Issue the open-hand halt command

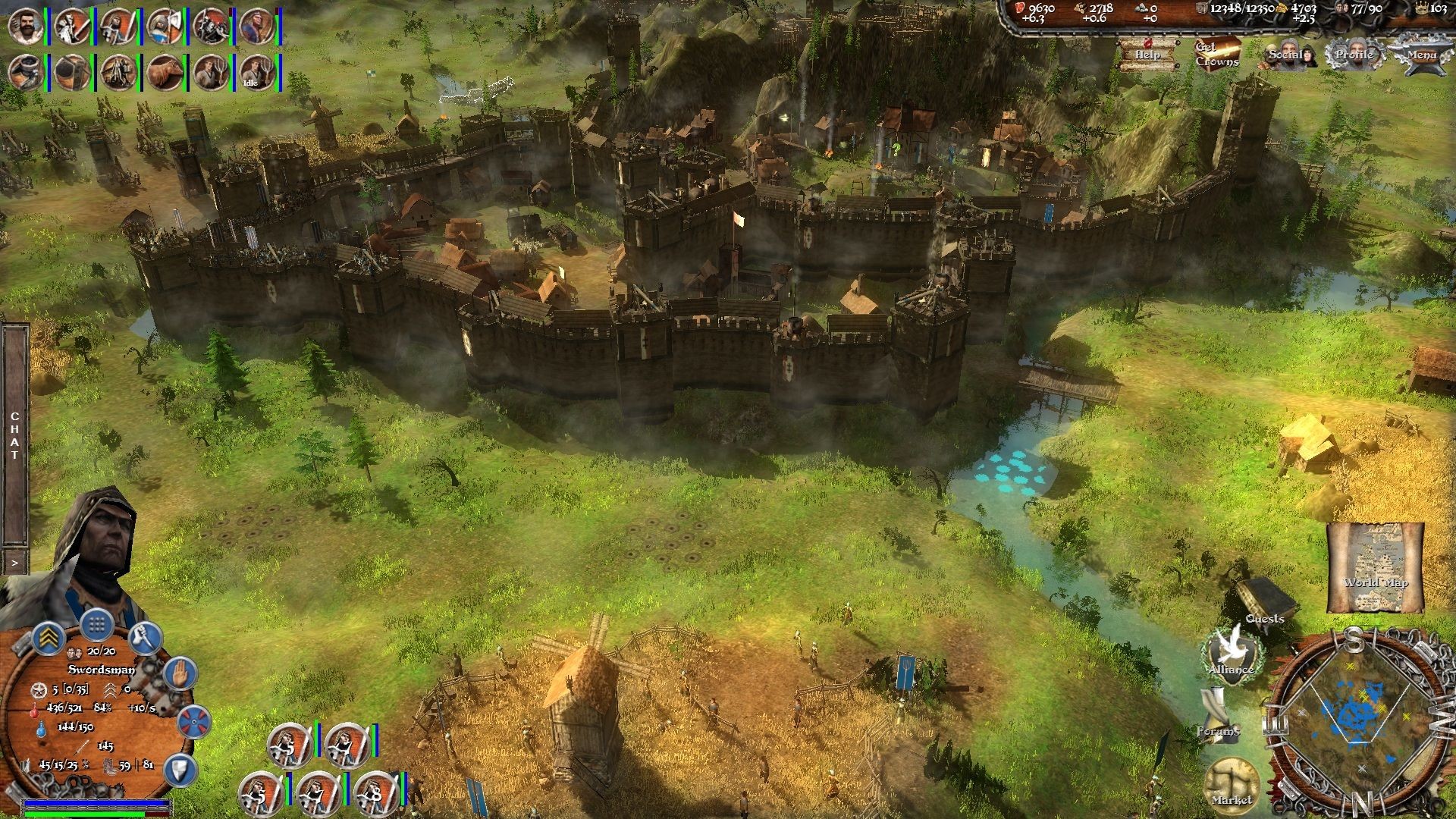tap(180, 673)
